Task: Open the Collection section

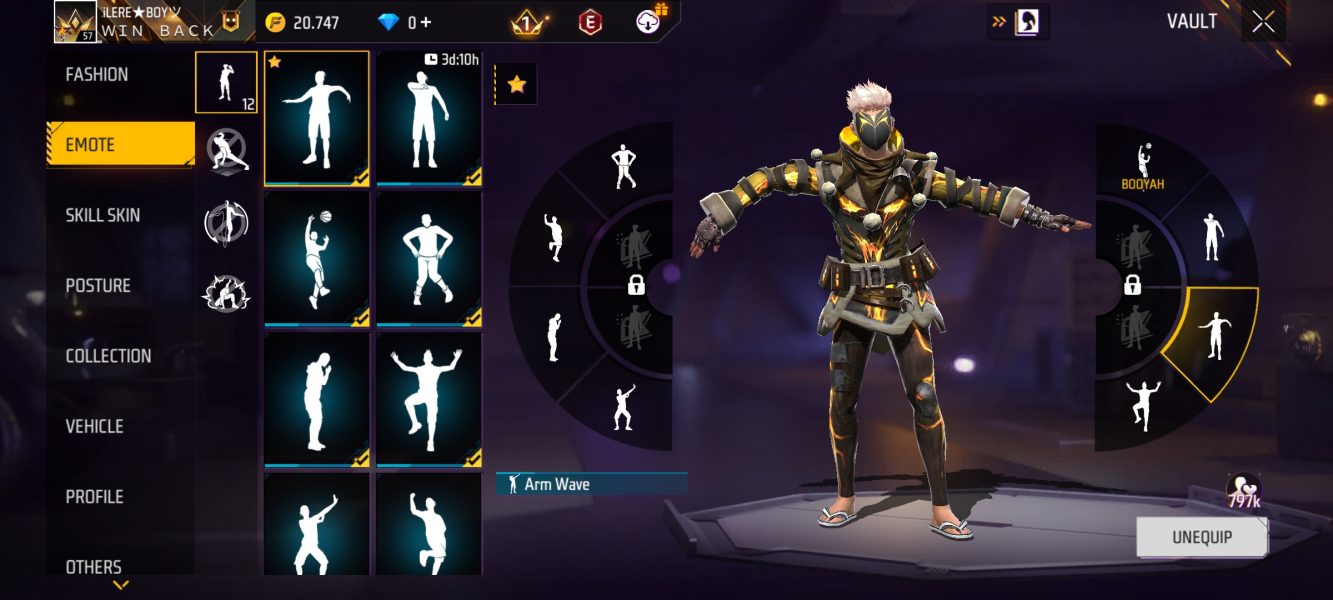Action: coord(108,356)
